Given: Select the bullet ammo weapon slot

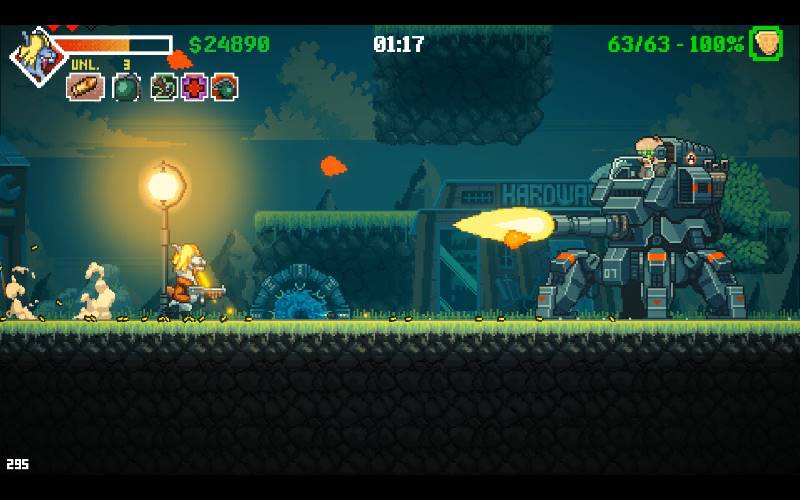Looking at the screenshot, I should tap(85, 87).
